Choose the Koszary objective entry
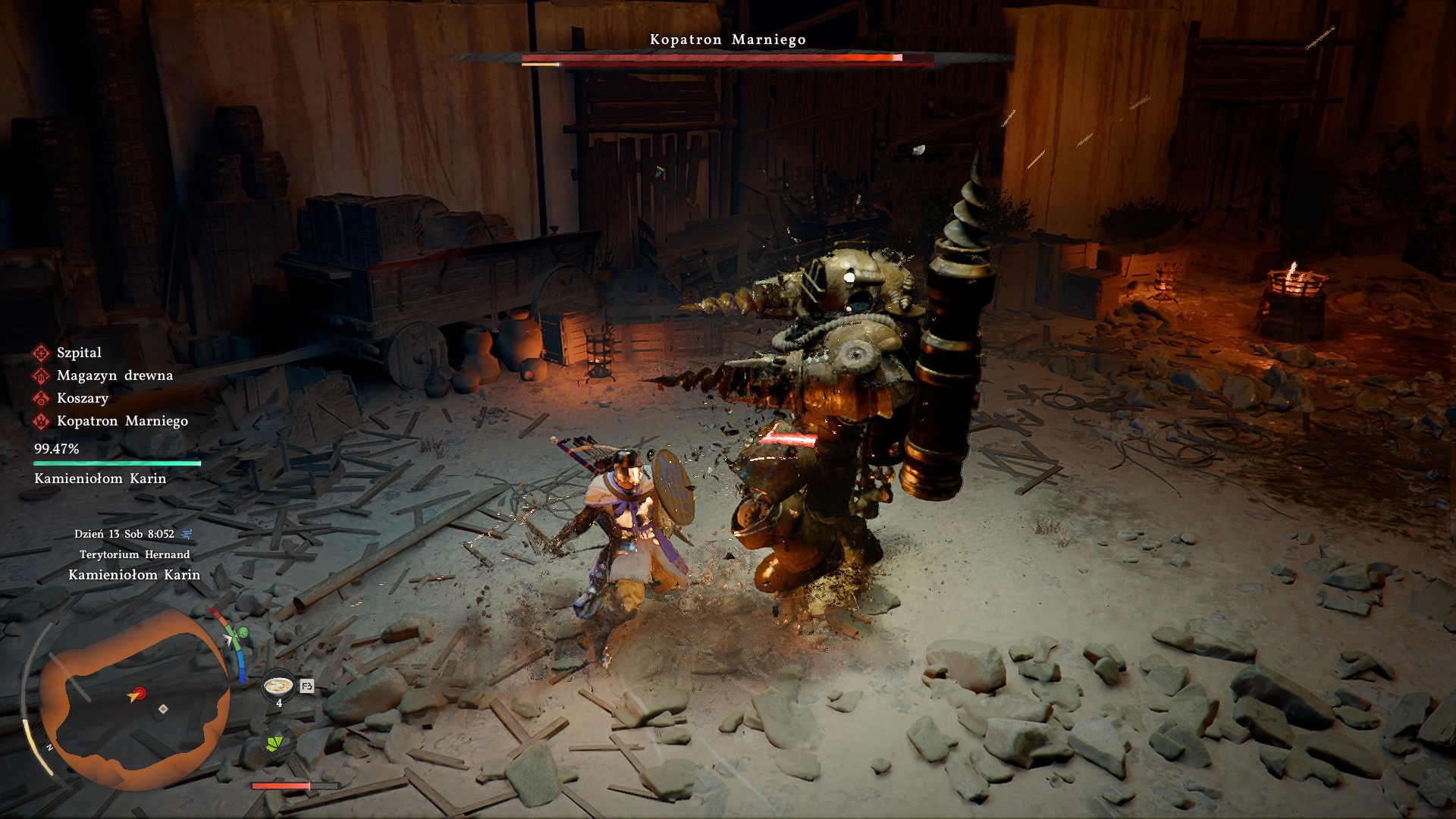1456x819 pixels. pos(82,398)
